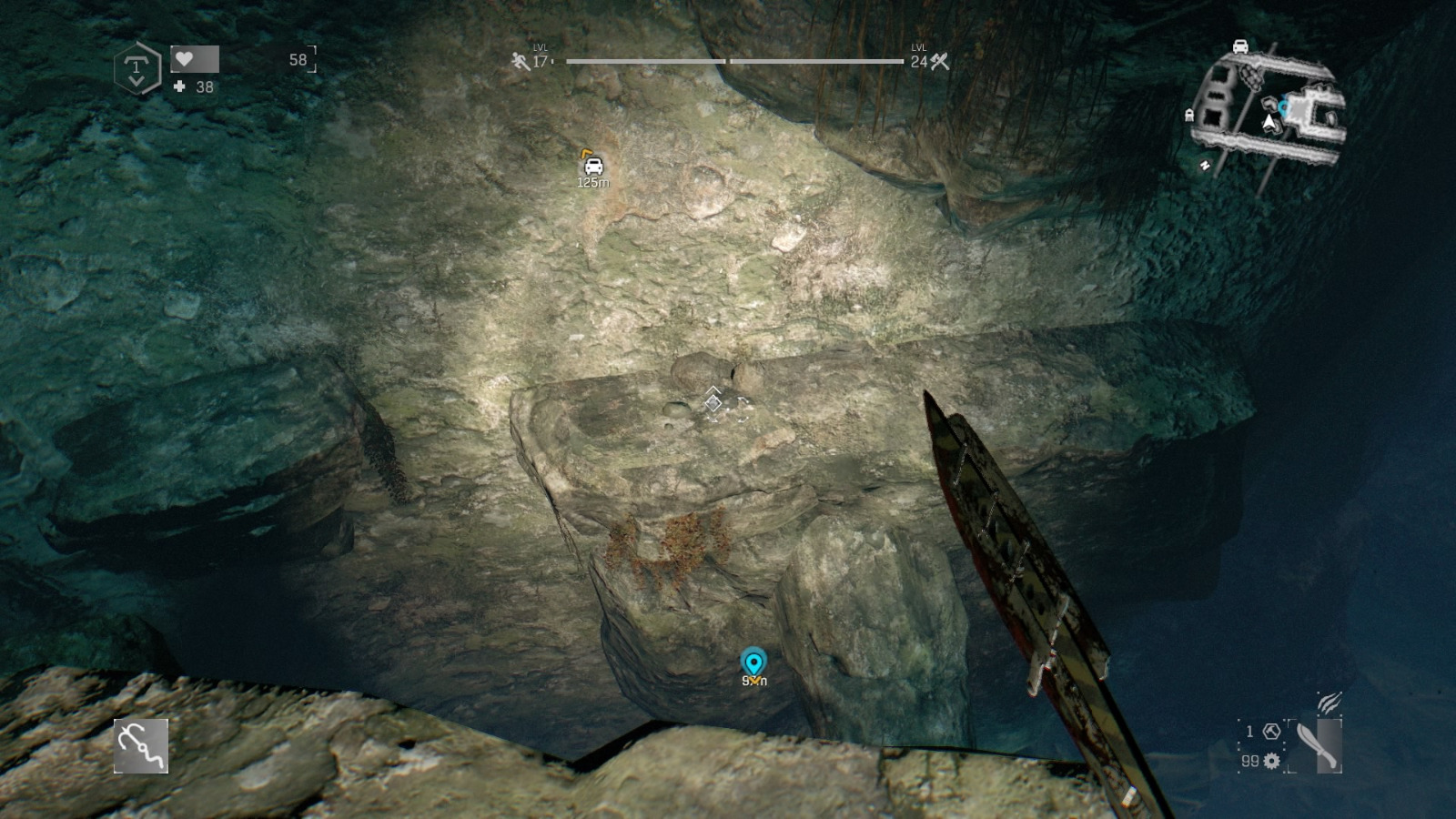
Task: Click the car waypoint labeled 125m
Action: [x=591, y=166]
